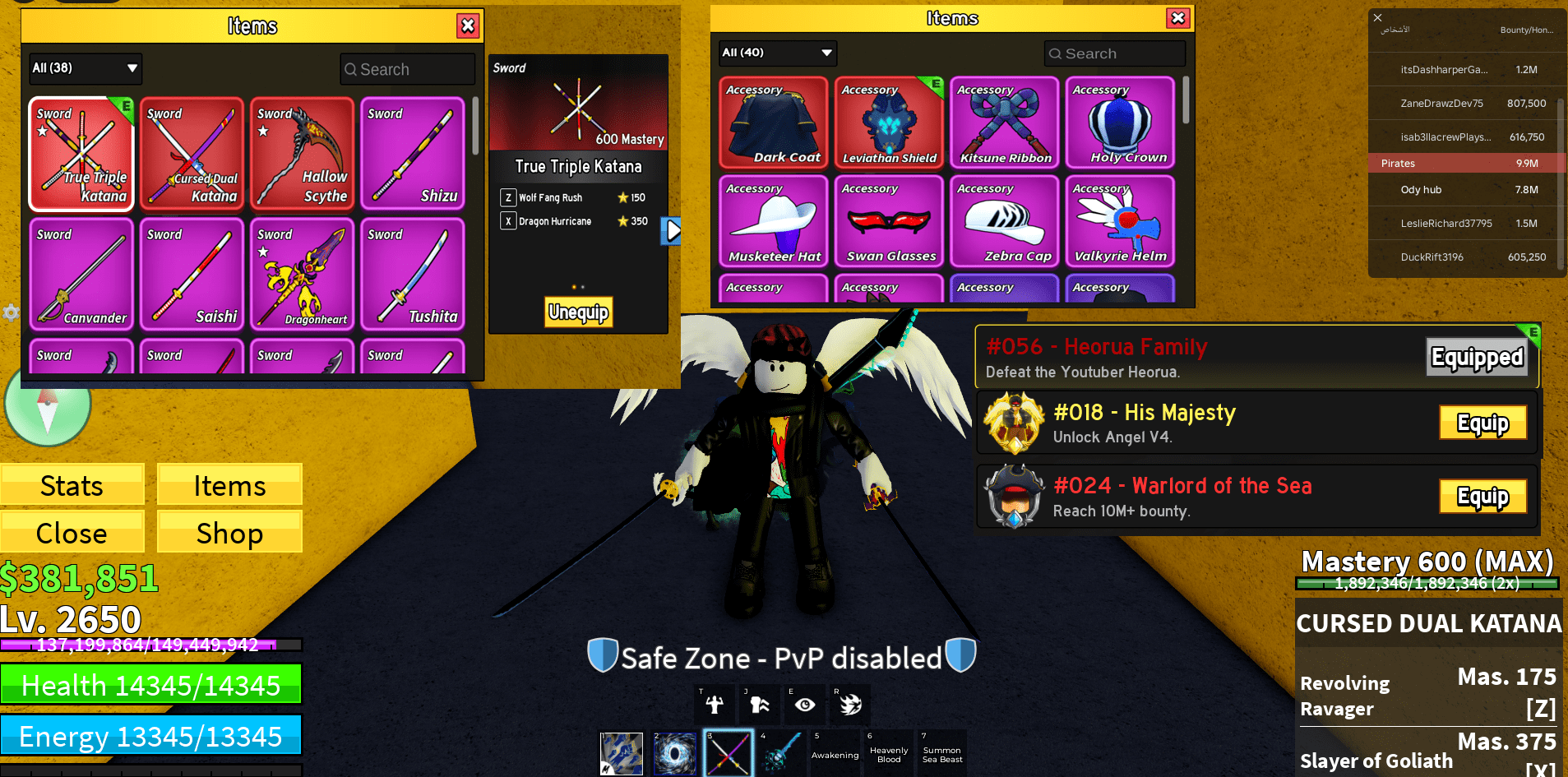The width and height of the screenshot is (1568, 777).
Task: Open the All (40) accessory filter dropdown
Action: 776,53
